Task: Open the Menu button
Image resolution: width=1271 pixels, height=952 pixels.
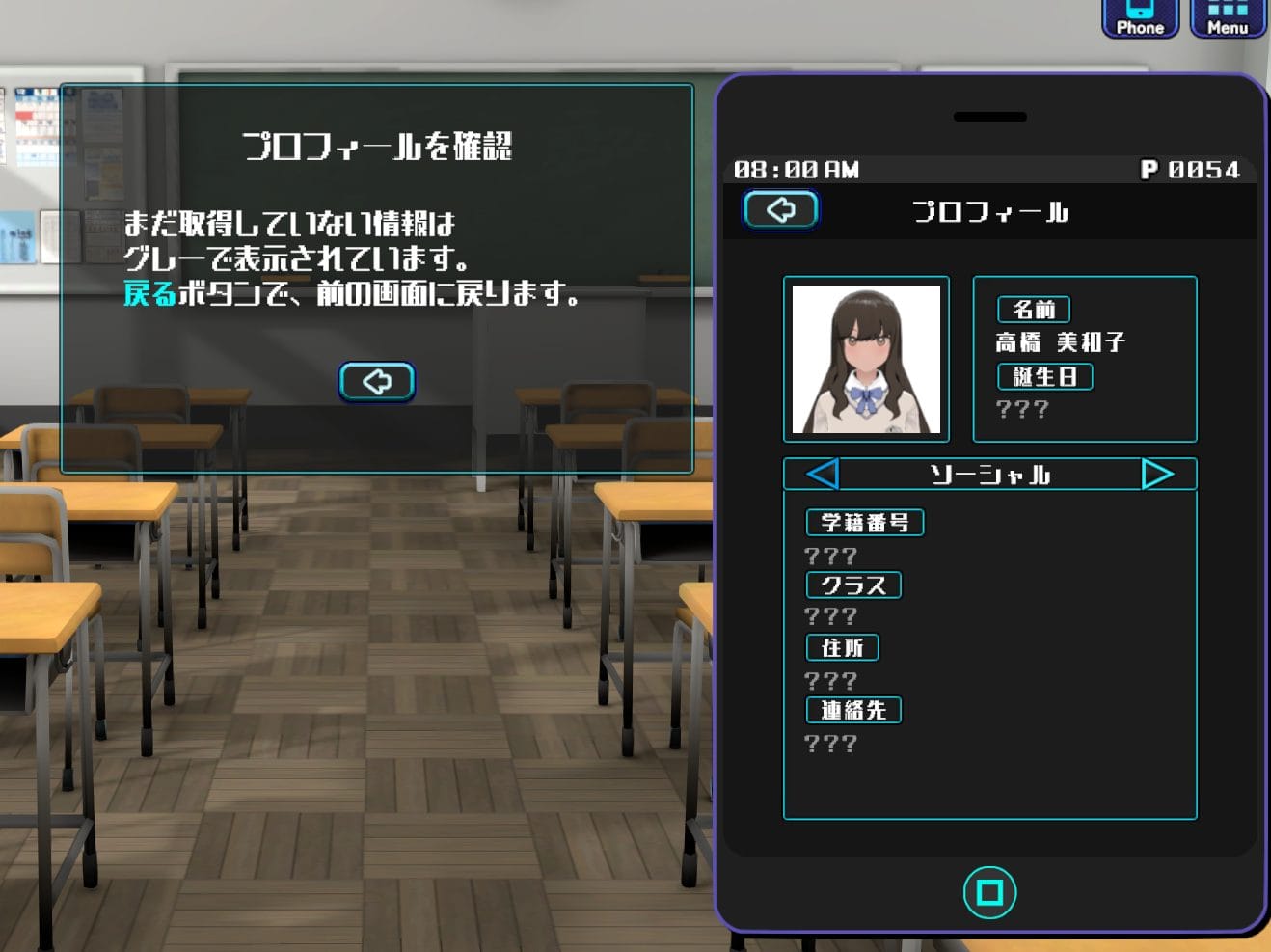Action: pos(1227,18)
